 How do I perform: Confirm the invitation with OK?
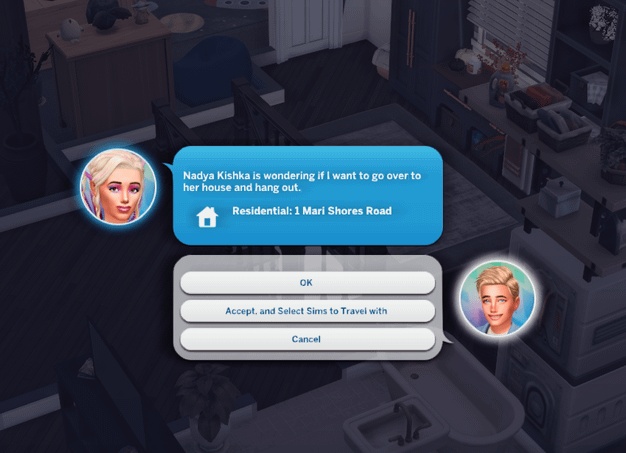[307, 283]
